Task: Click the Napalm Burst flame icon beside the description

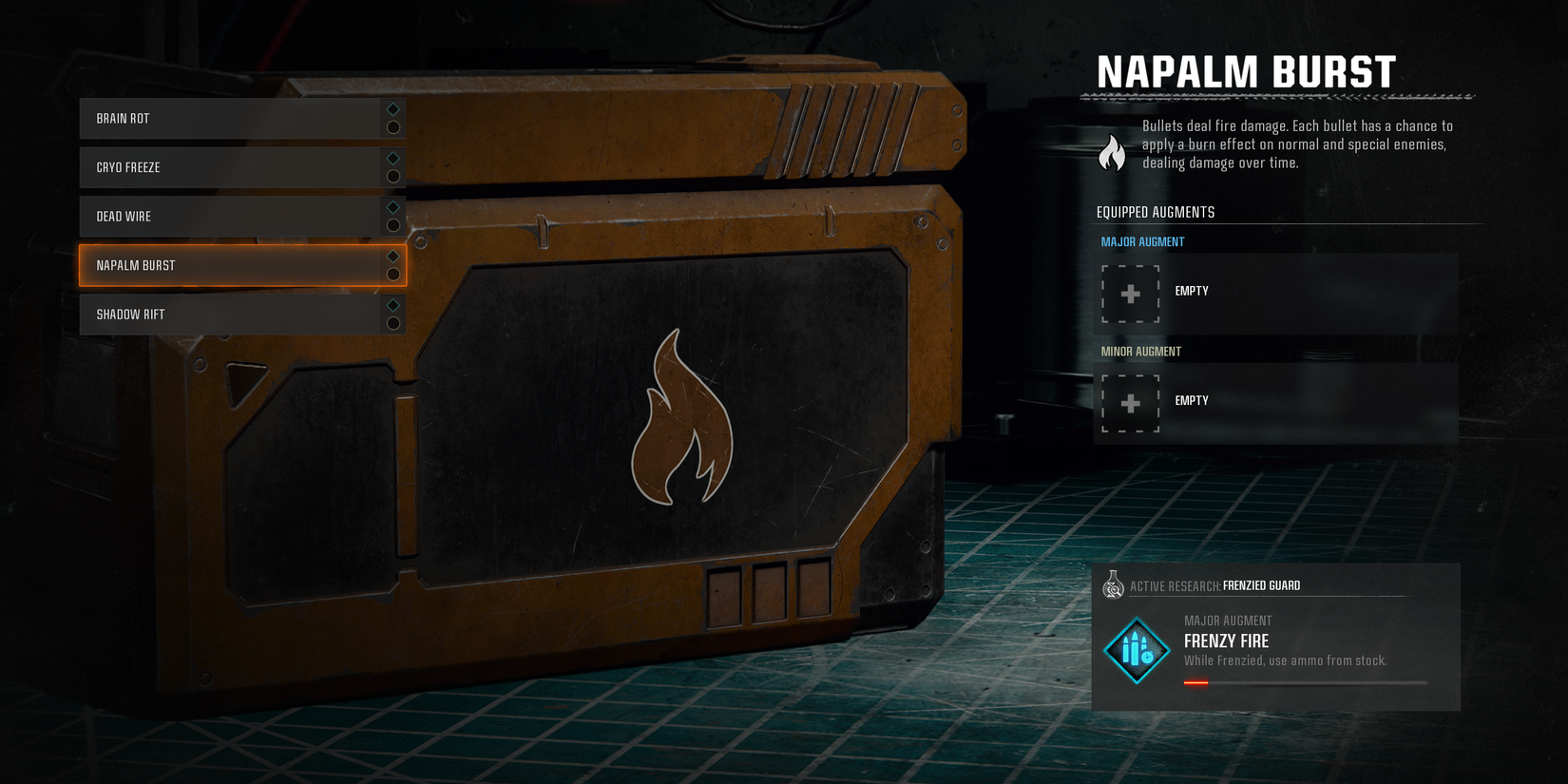Action: 1110,152
